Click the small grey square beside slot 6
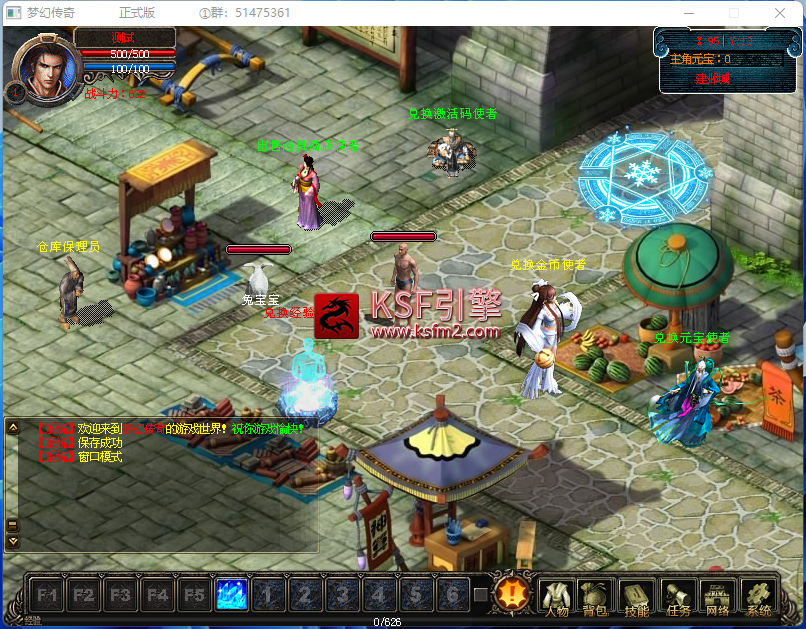 (481, 595)
